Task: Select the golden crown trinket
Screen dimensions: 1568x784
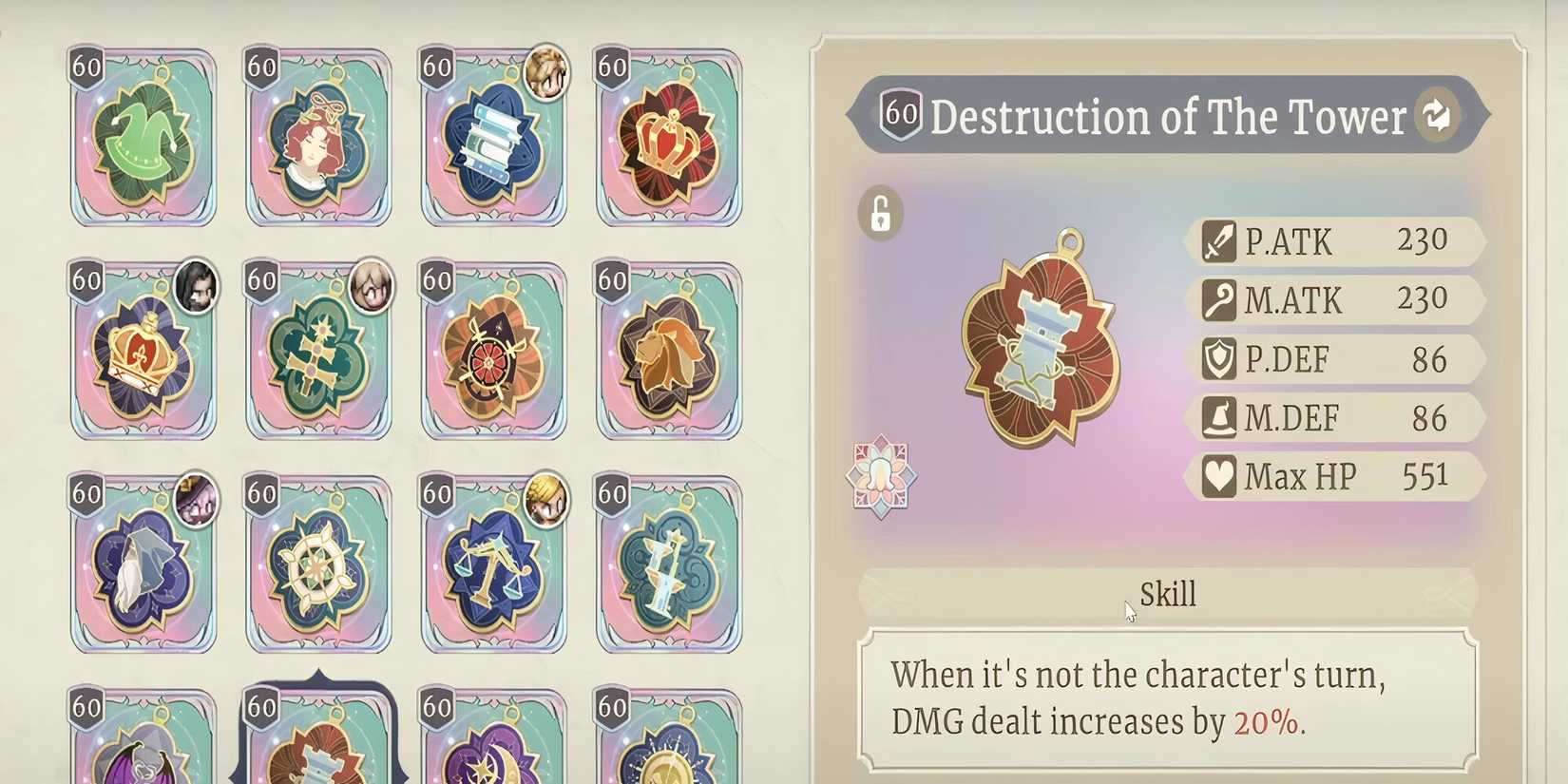Action: pyautogui.click(x=143, y=352)
